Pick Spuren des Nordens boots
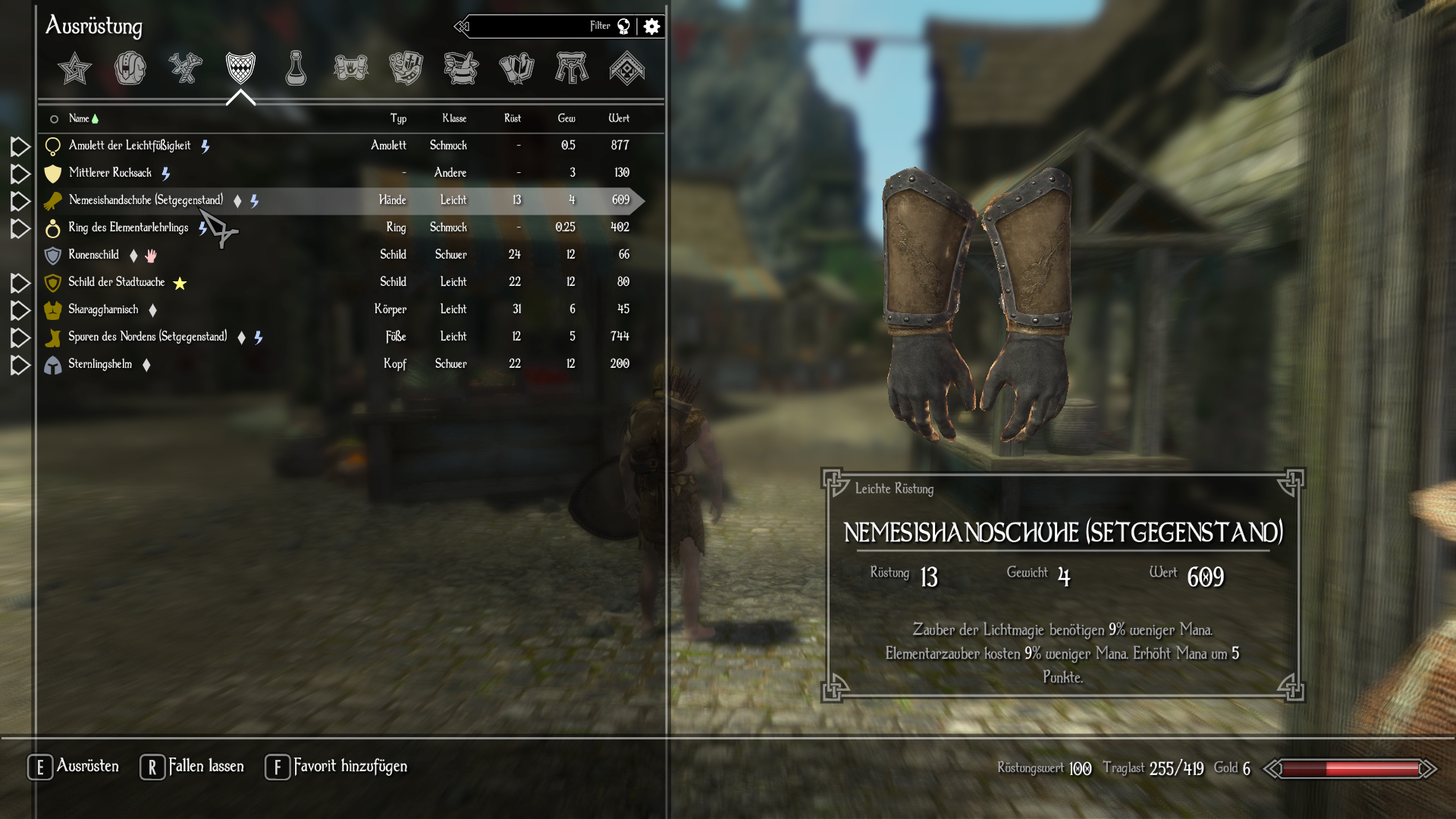Screen dimensions: 1456x819 (x=147, y=337)
